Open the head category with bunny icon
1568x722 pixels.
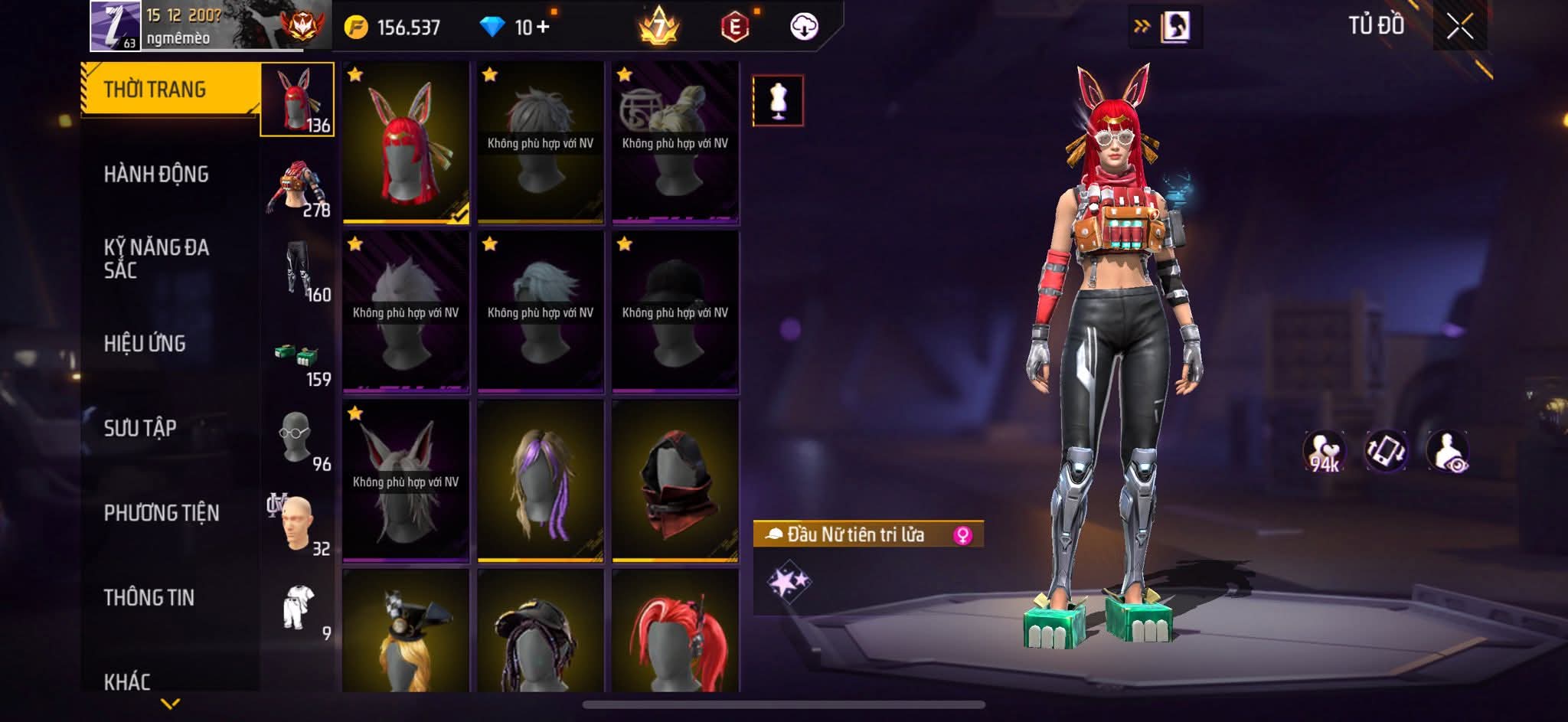pyautogui.click(x=297, y=100)
